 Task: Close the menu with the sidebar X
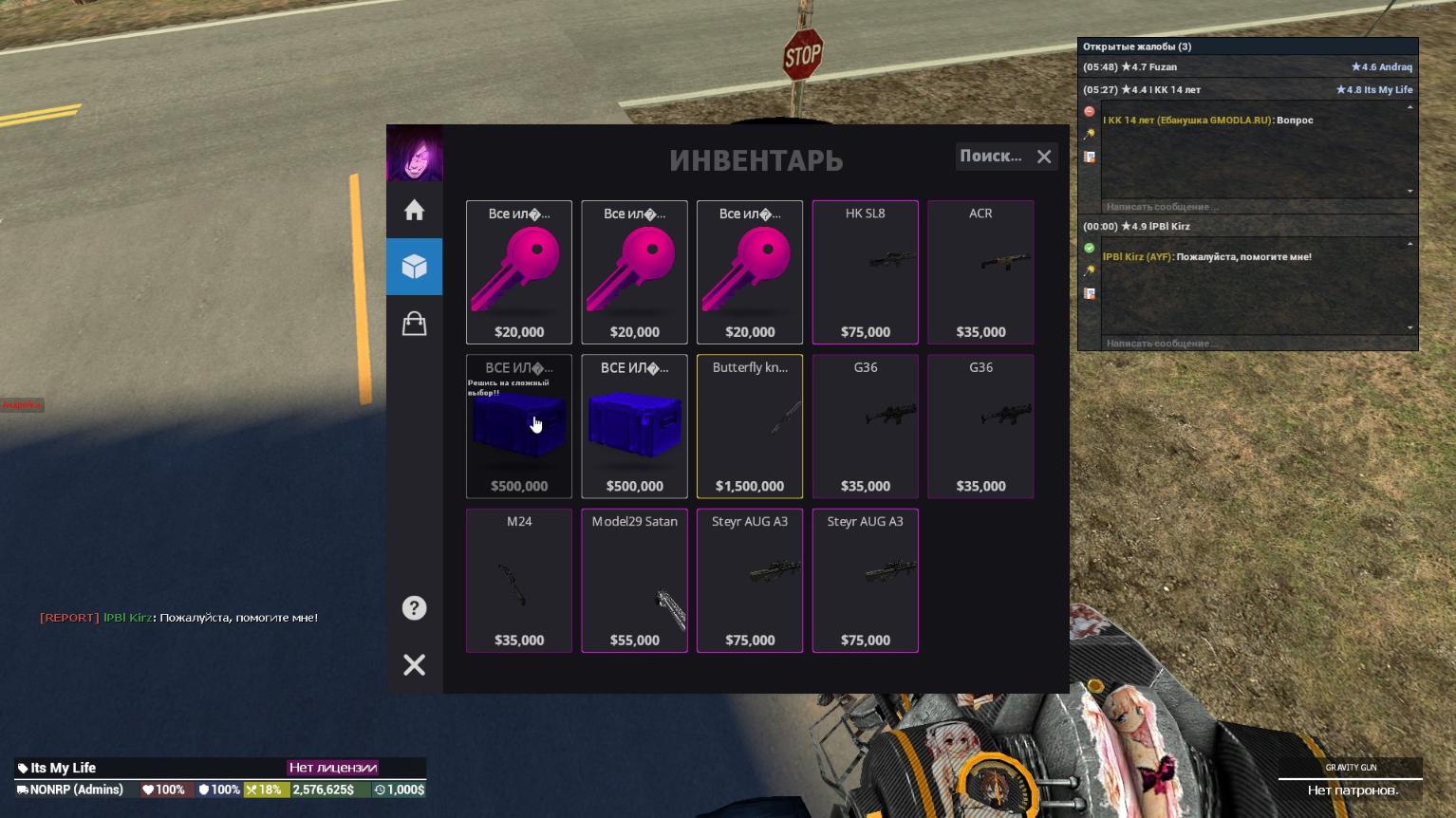coord(414,665)
